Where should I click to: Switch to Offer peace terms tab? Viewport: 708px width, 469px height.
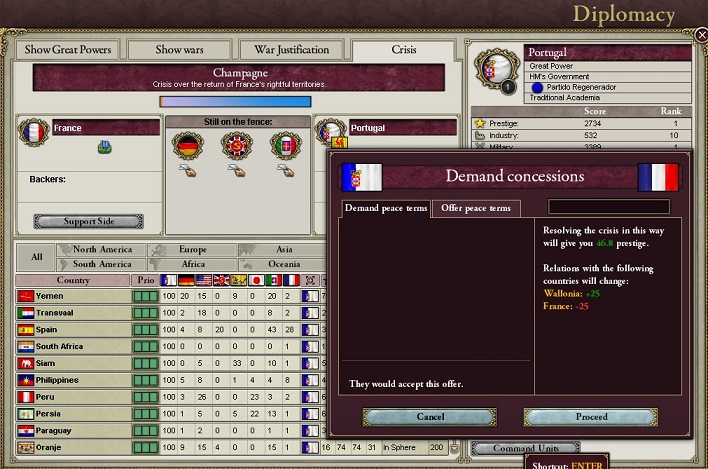click(477, 208)
